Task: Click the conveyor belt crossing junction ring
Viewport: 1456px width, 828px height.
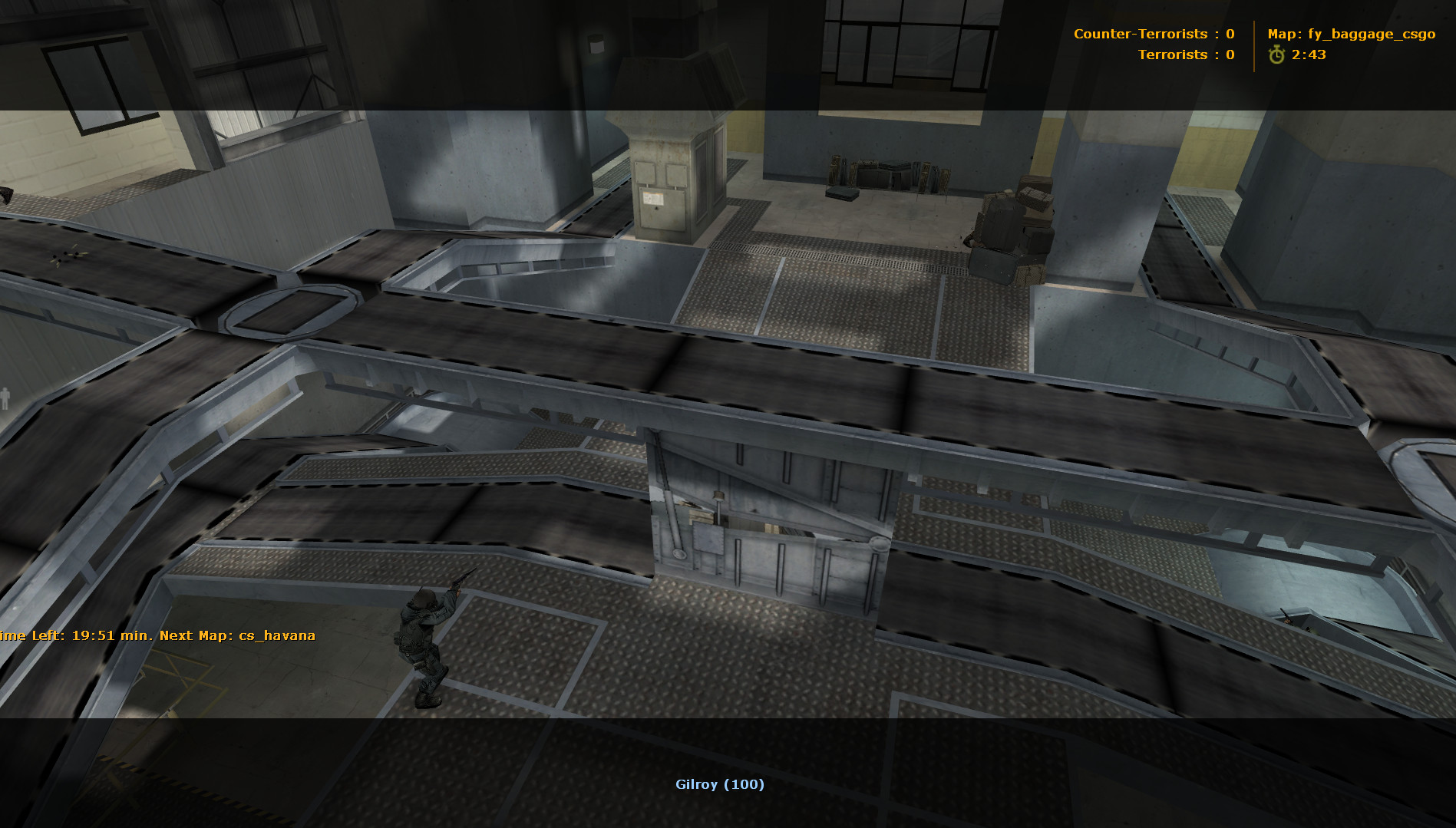Action: (292, 311)
